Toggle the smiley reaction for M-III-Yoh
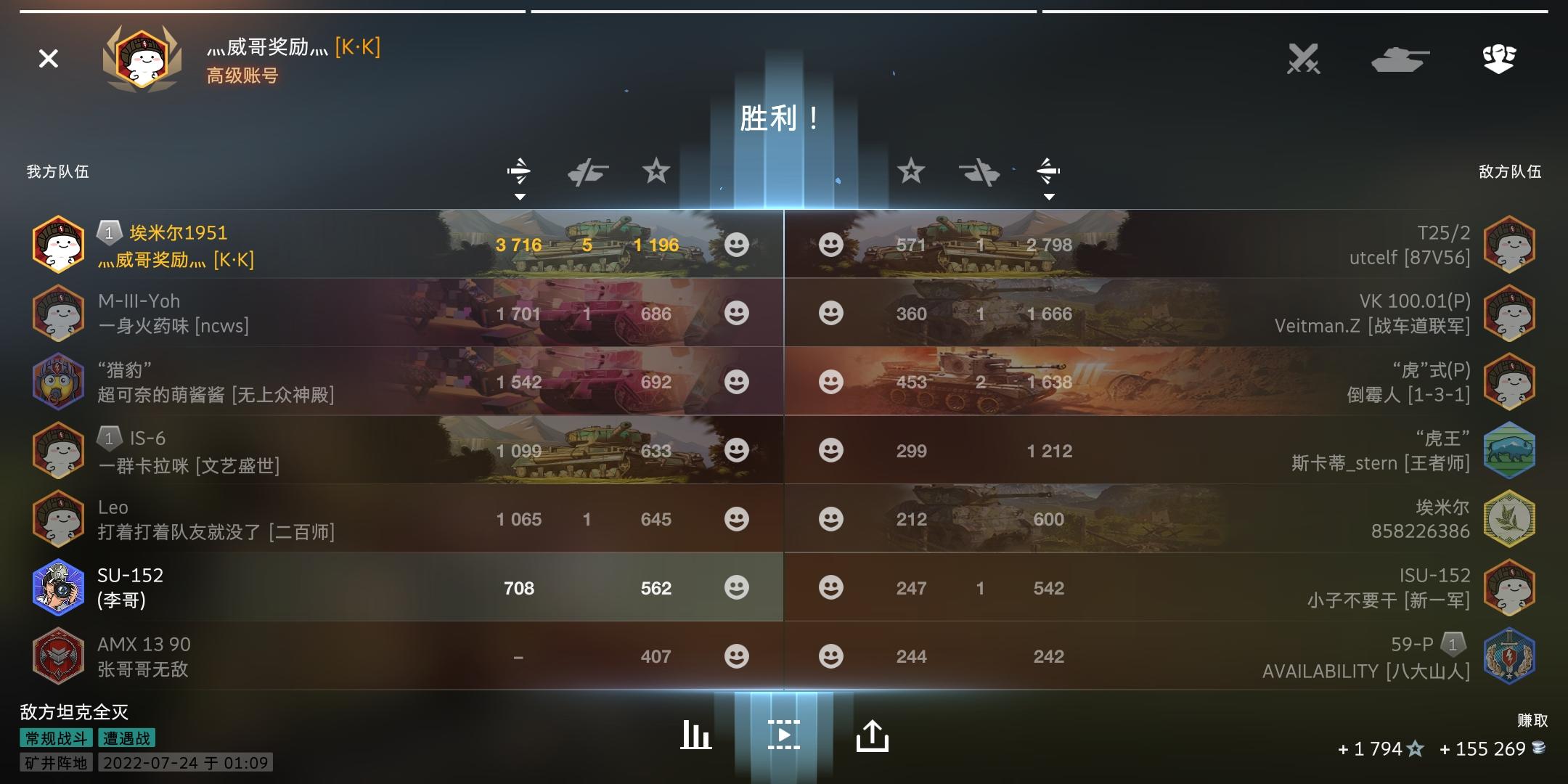 738,313
